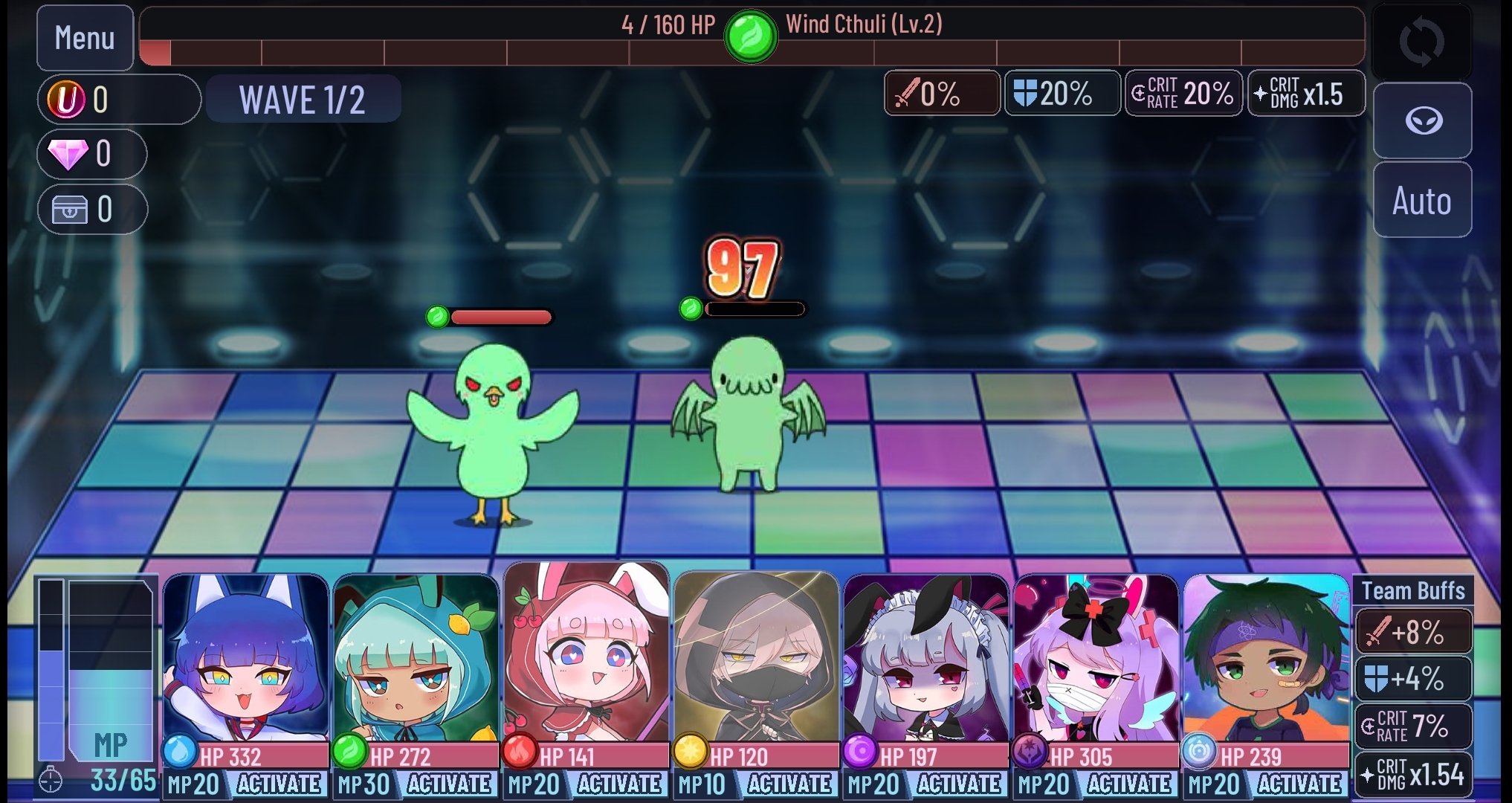Click the pink gem currency icon

[70, 154]
